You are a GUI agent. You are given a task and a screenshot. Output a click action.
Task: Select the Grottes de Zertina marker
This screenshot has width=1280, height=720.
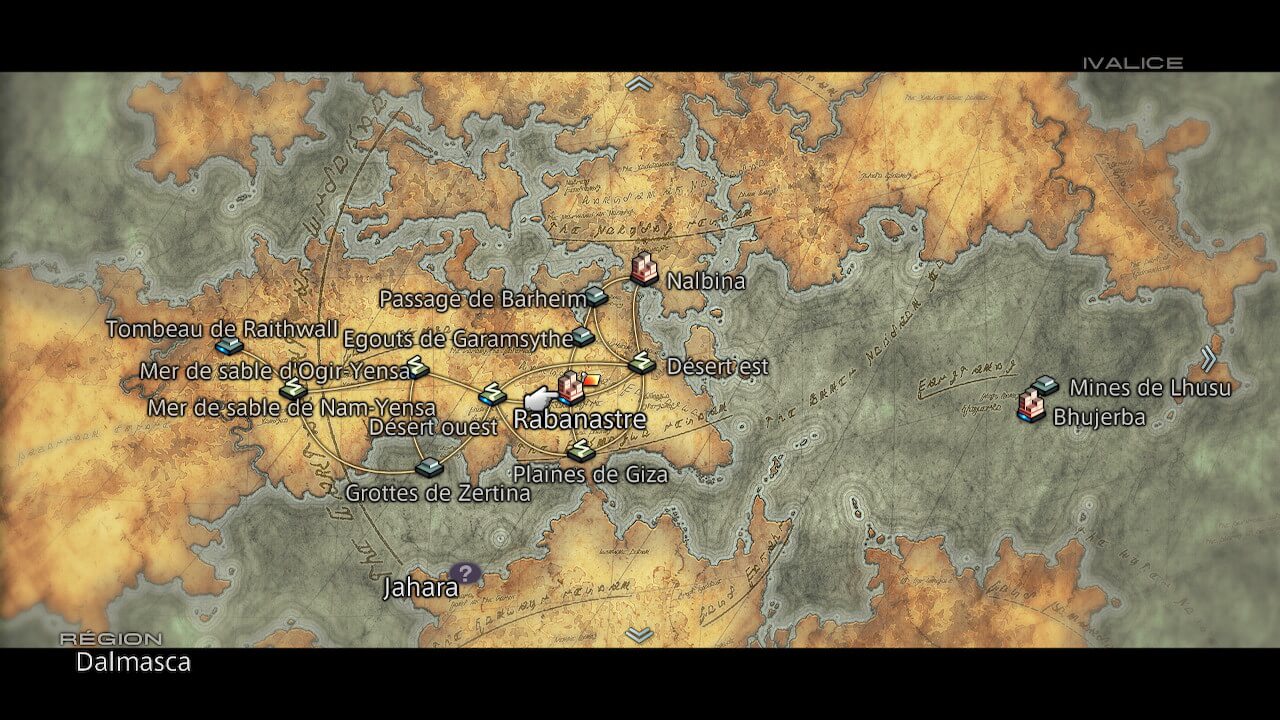pos(428,467)
